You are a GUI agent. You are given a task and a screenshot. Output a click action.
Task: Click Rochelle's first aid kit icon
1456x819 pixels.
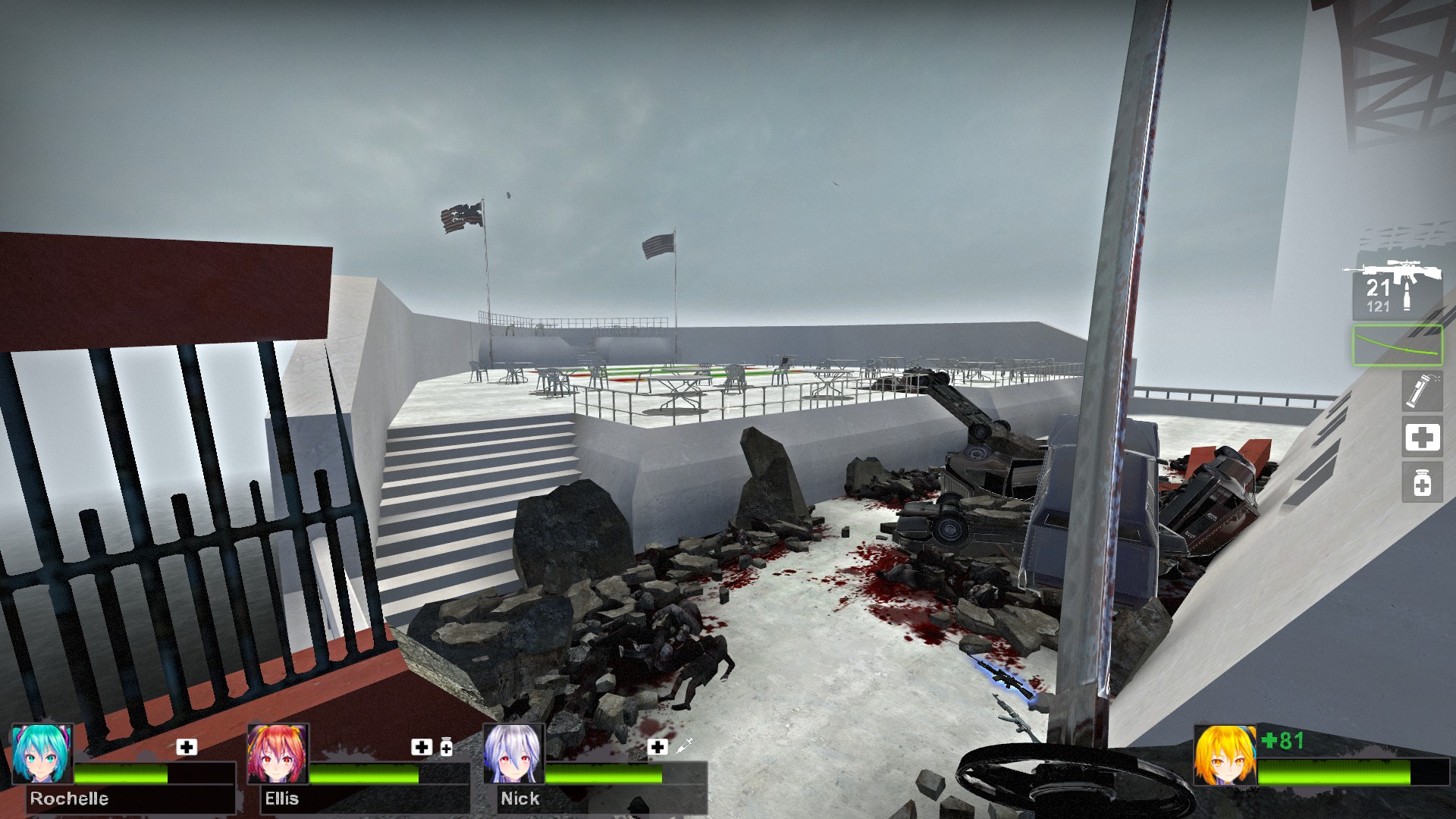pyautogui.click(x=187, y=747)
